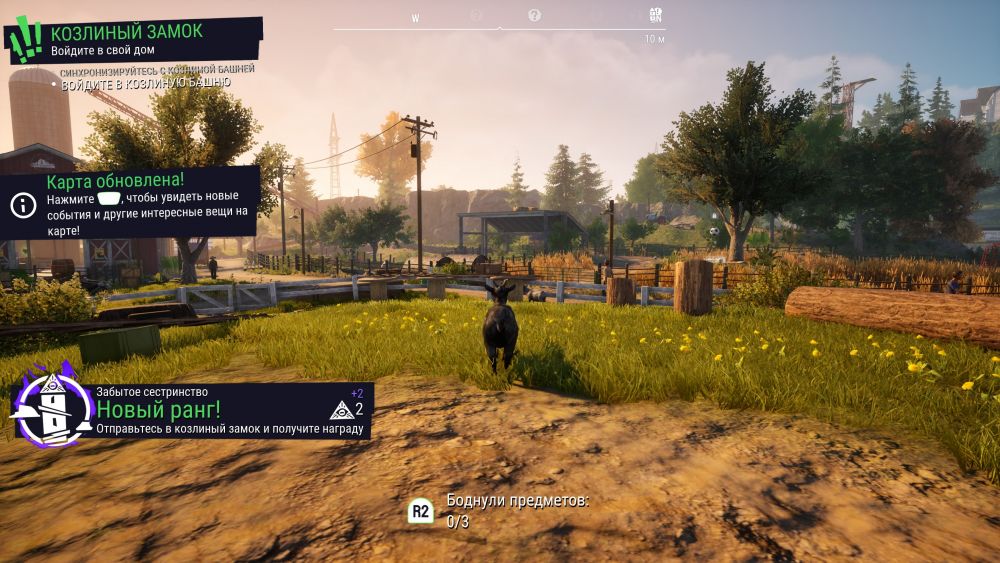
Task: Select the illuminati pyramid points icon
Action: pyautogui.click(x=341, y=409)
